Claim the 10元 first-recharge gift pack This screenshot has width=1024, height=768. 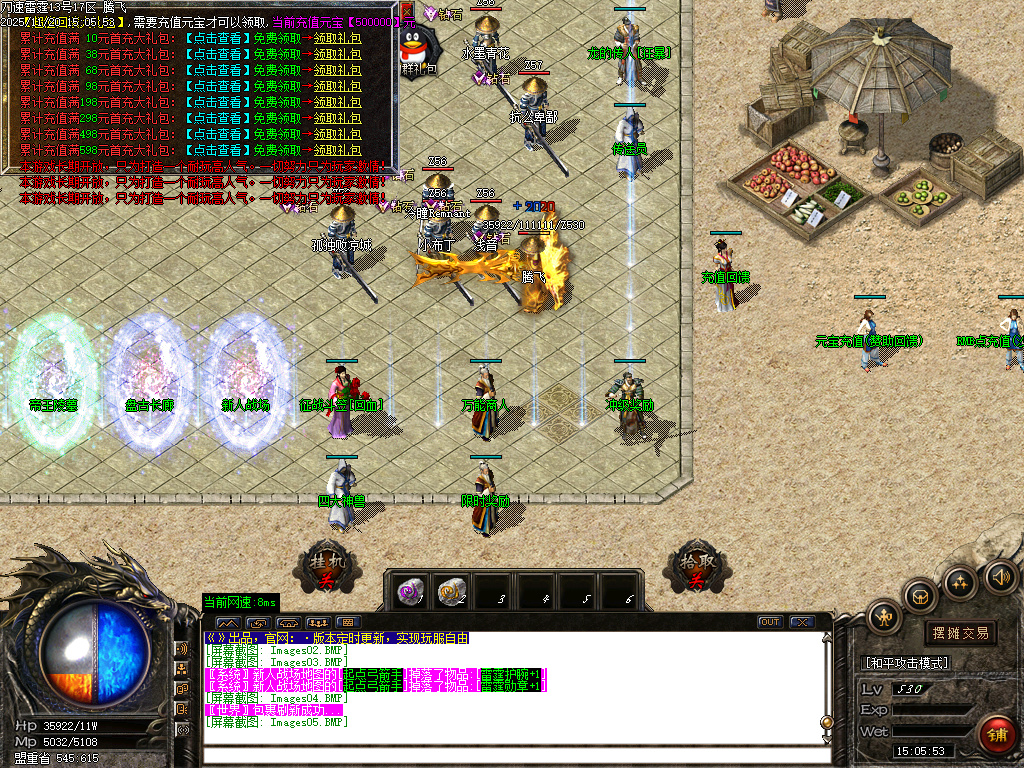[337, 38]
